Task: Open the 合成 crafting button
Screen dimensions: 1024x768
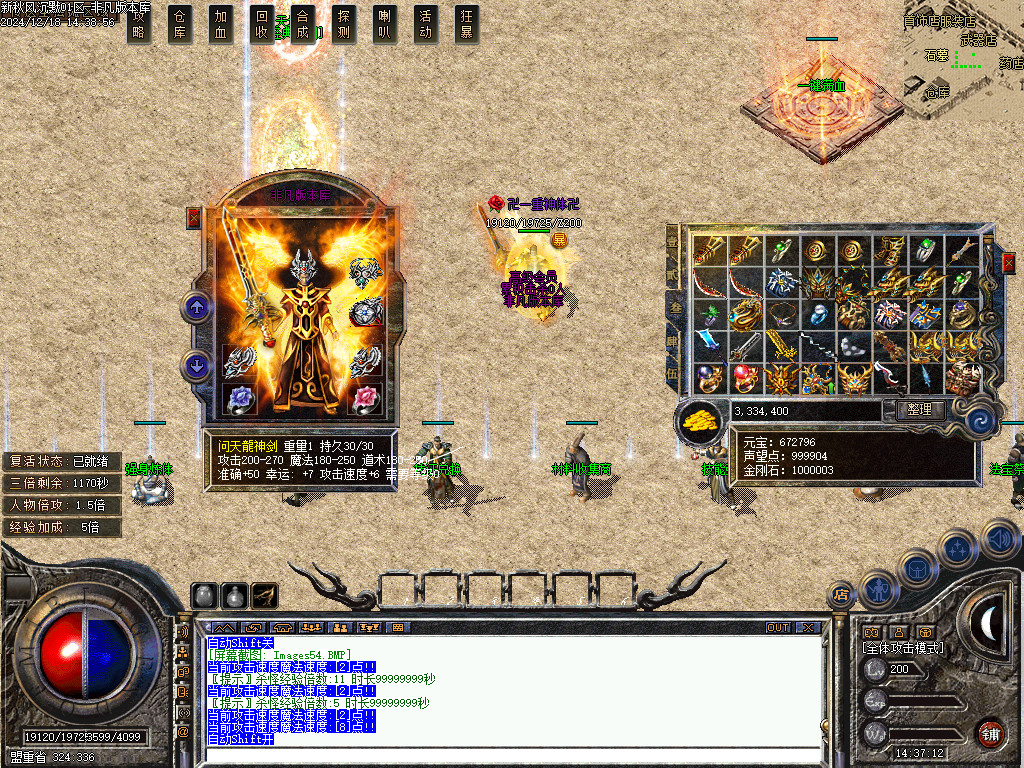Action: pos(303,24)
